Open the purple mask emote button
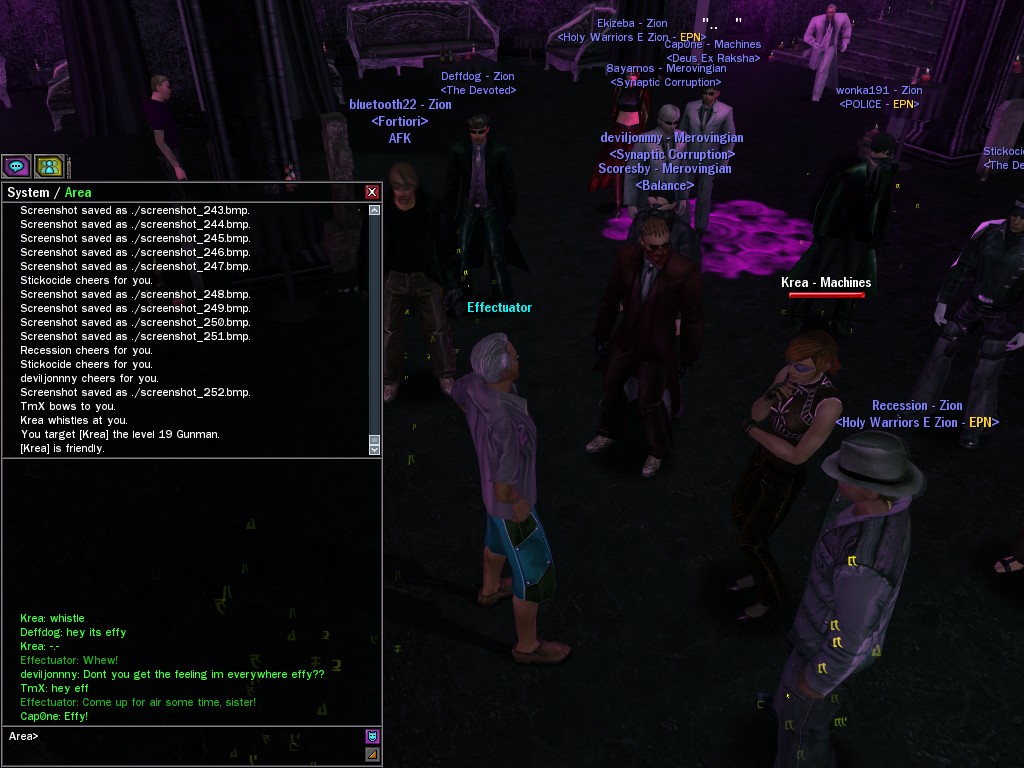This screenshot has width=1024, height=768. pyautogui.click(x=372, y=737)
